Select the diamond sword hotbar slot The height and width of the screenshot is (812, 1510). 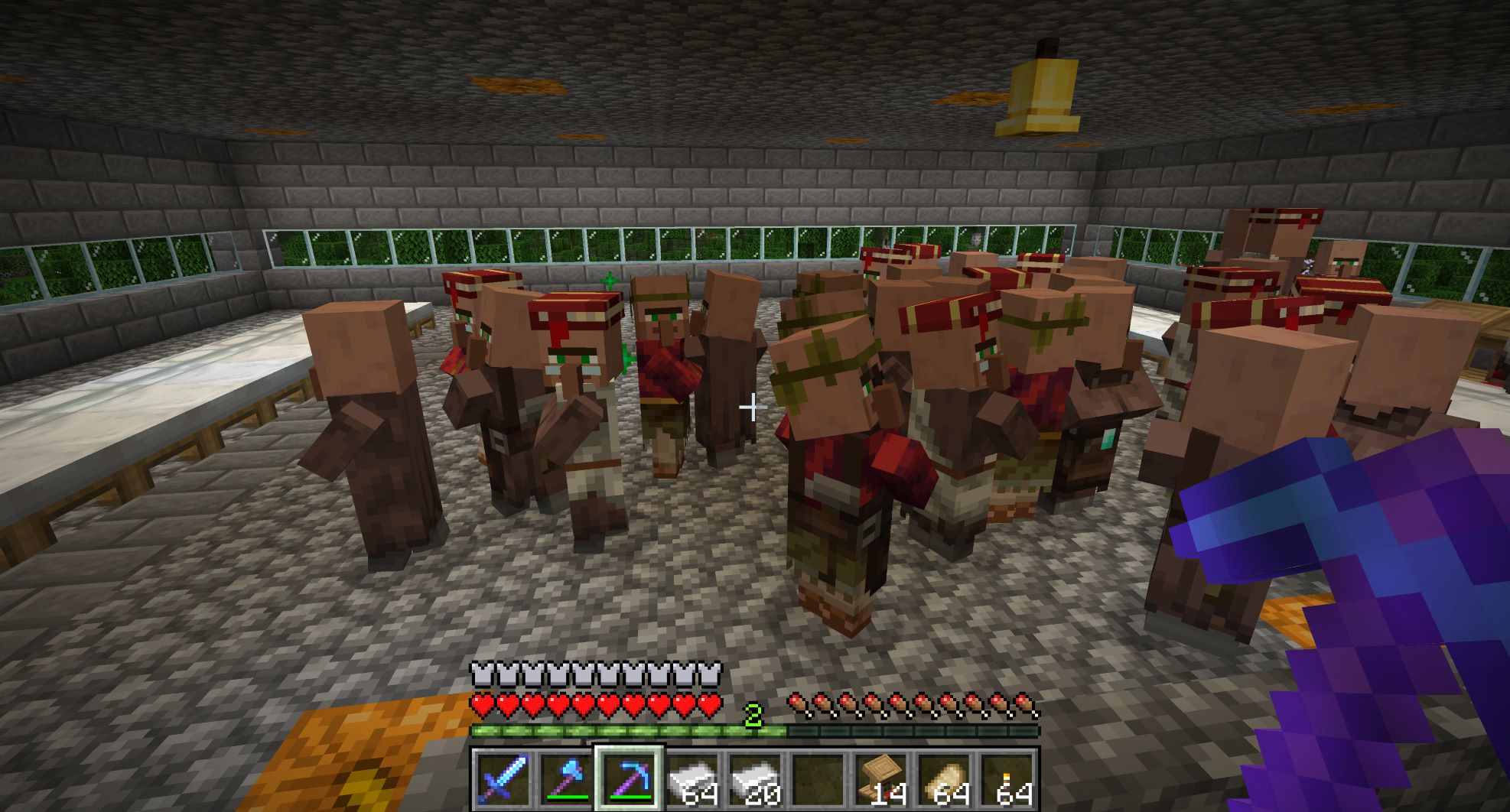point(503,779)
